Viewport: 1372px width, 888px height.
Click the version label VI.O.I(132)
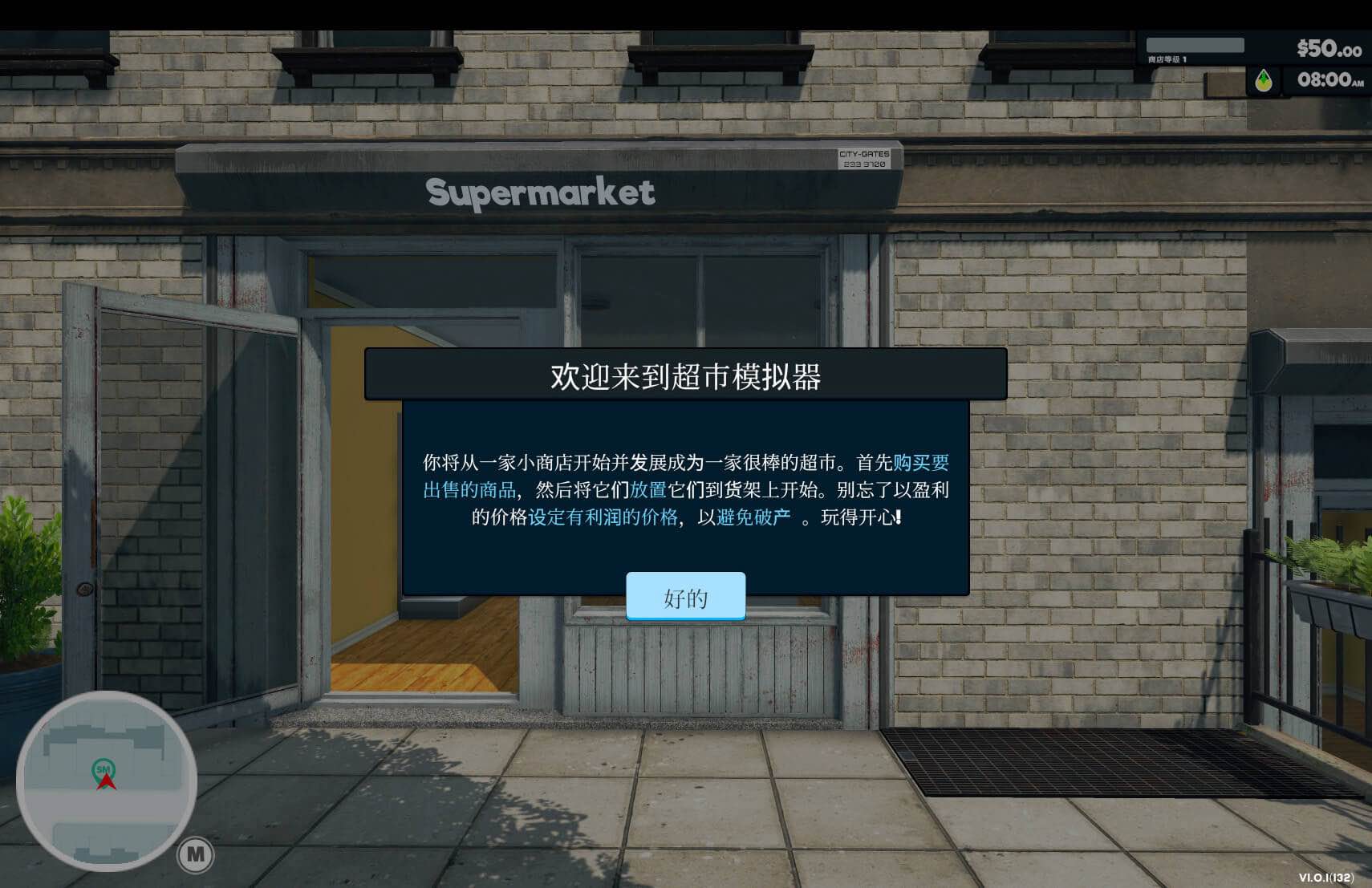coord(1327,878)
